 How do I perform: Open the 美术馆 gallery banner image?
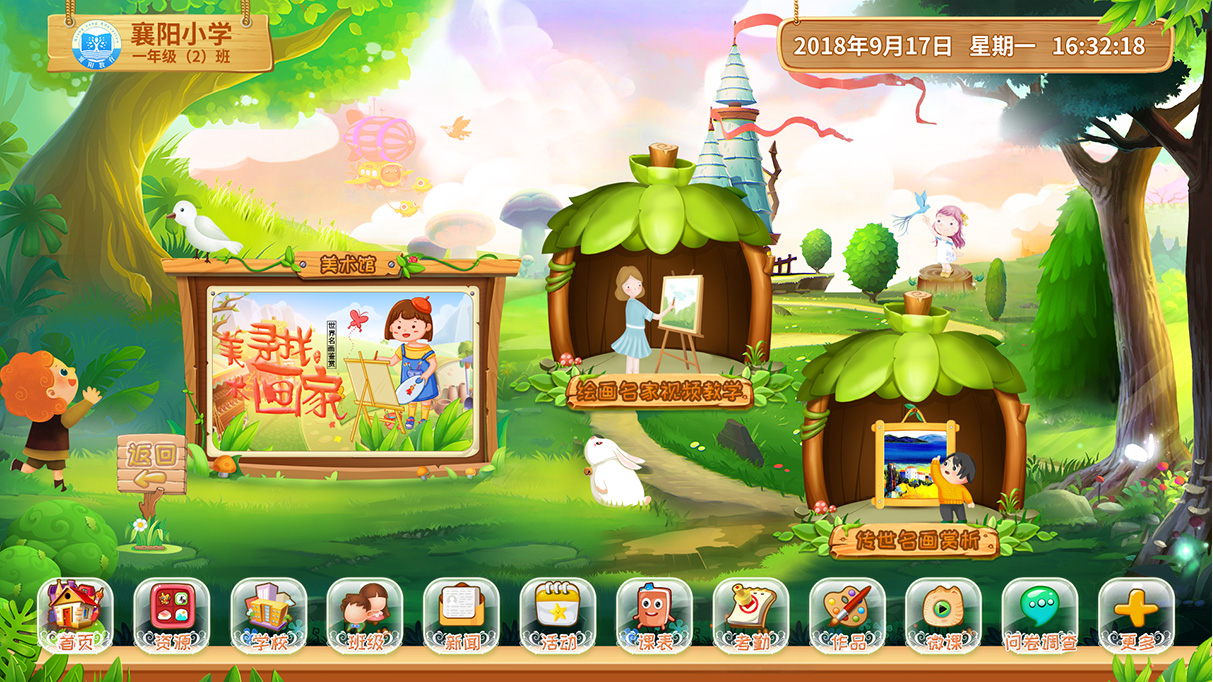click(x=340, y=371)
